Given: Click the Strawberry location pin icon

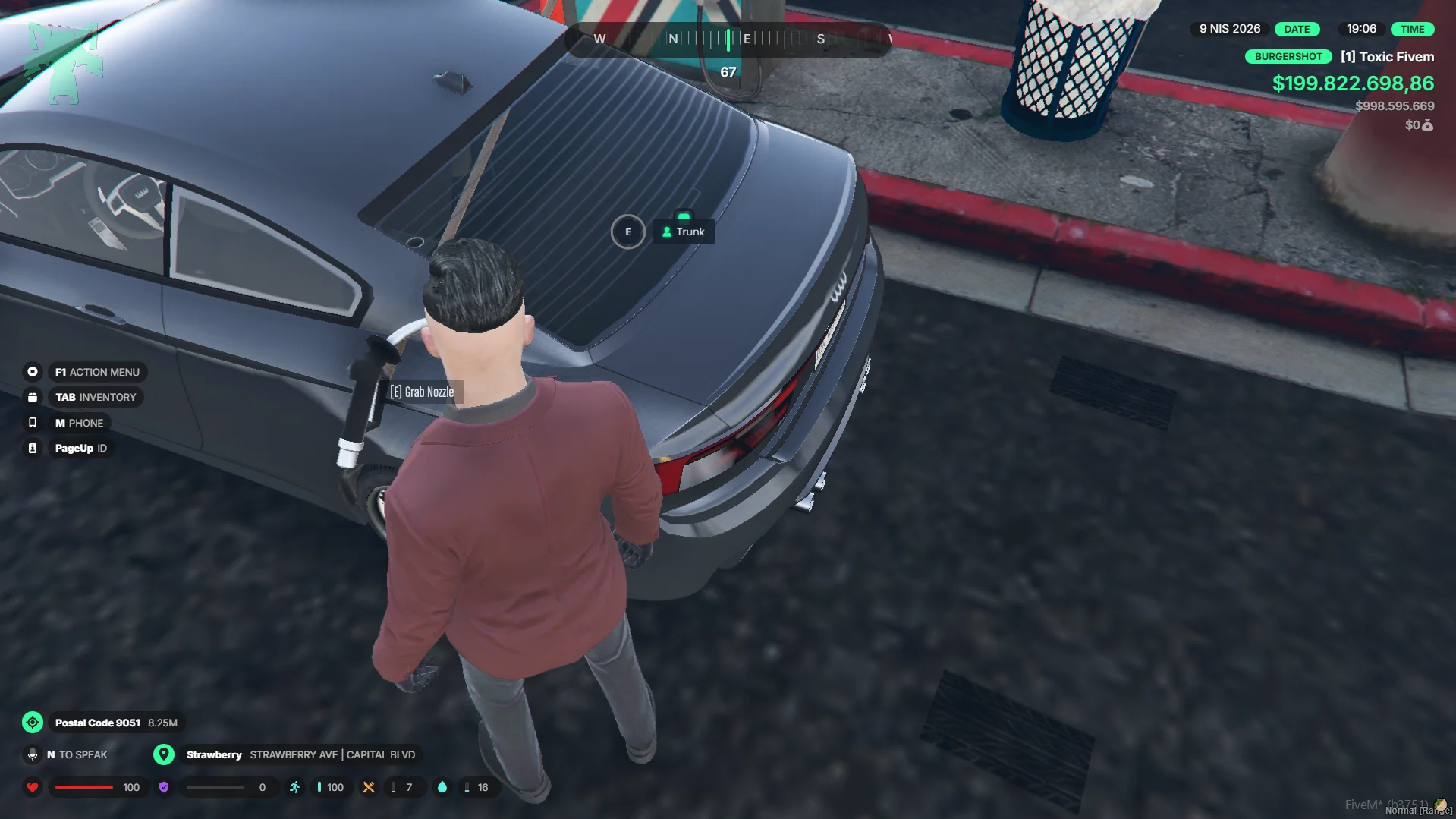Looking at the screenshot, I should (163, 754).
